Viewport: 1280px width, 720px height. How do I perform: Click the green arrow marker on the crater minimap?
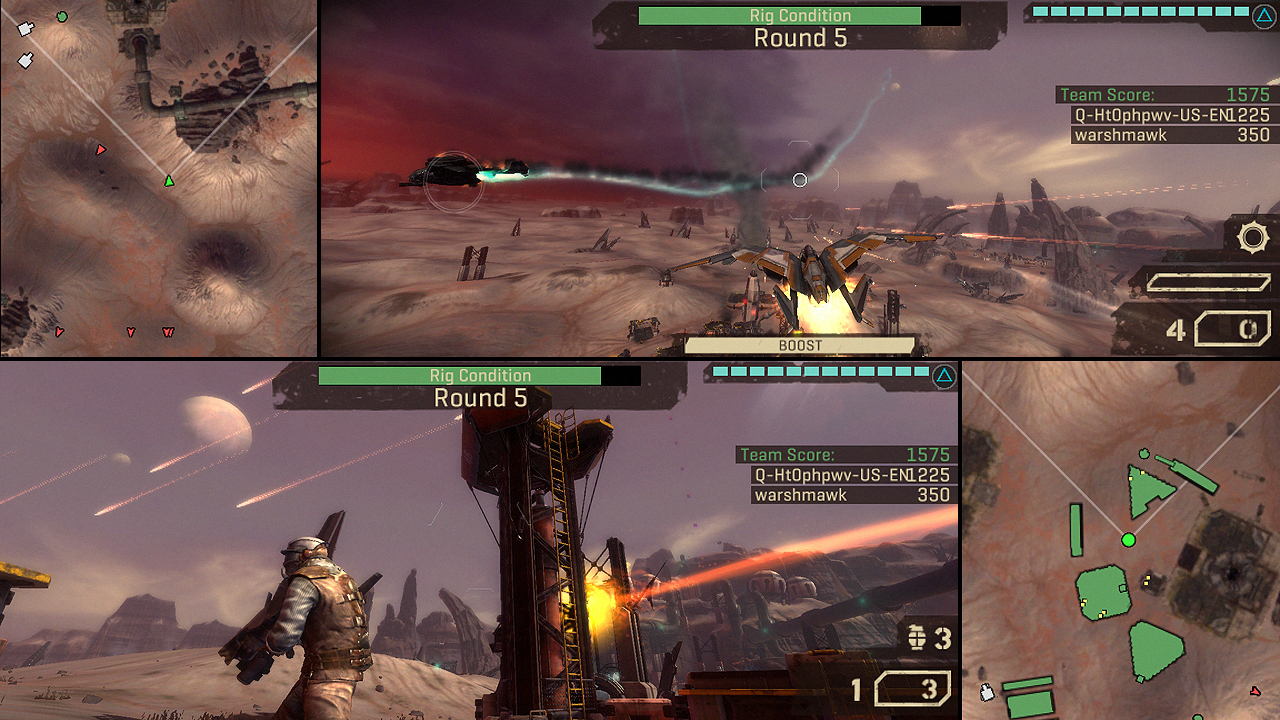(x=169, y=181)
